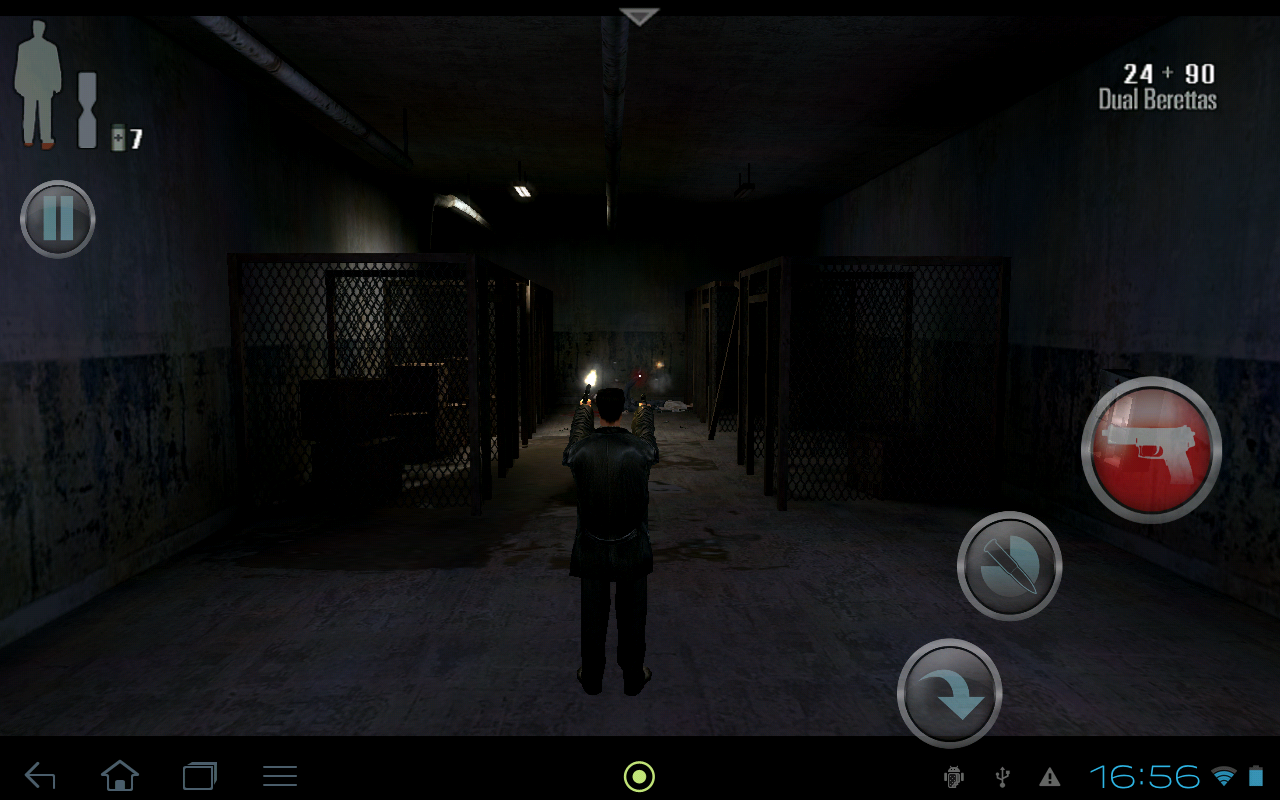Toggle Wi-Fi via the signal icon
1280x800 pixels.
pos(1226,776)
